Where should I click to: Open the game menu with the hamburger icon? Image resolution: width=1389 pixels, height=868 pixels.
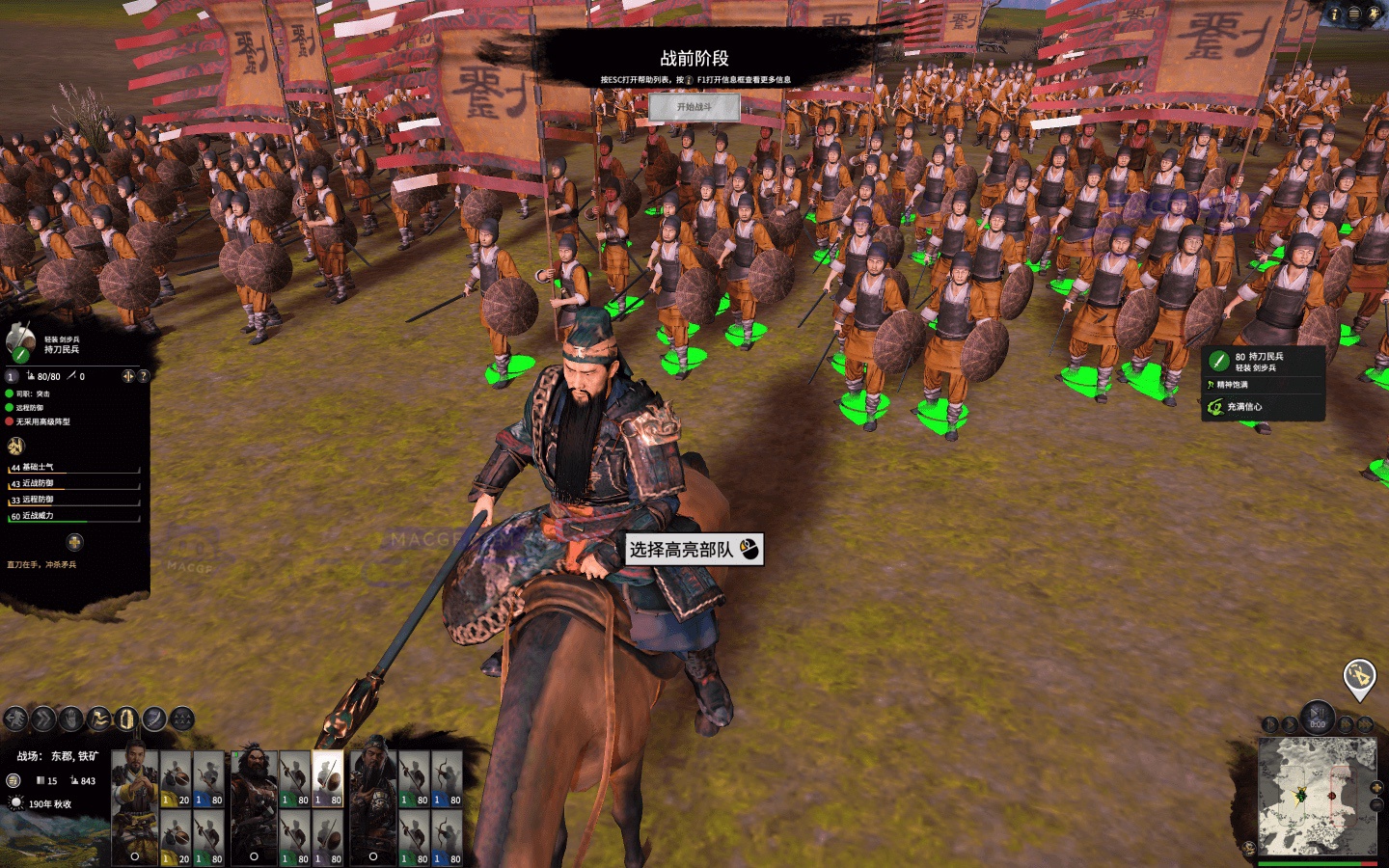tap(1354, 14)
